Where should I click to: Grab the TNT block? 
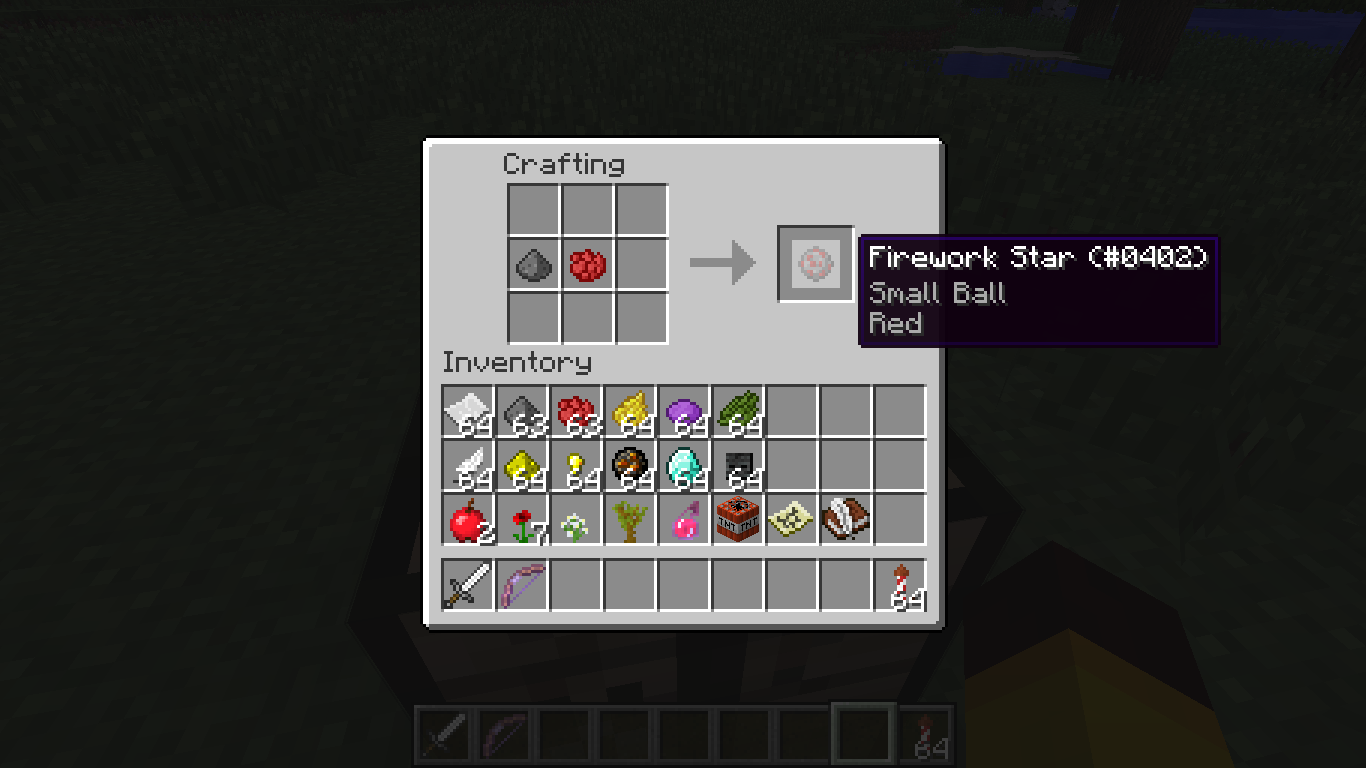[x=737, y=518]
